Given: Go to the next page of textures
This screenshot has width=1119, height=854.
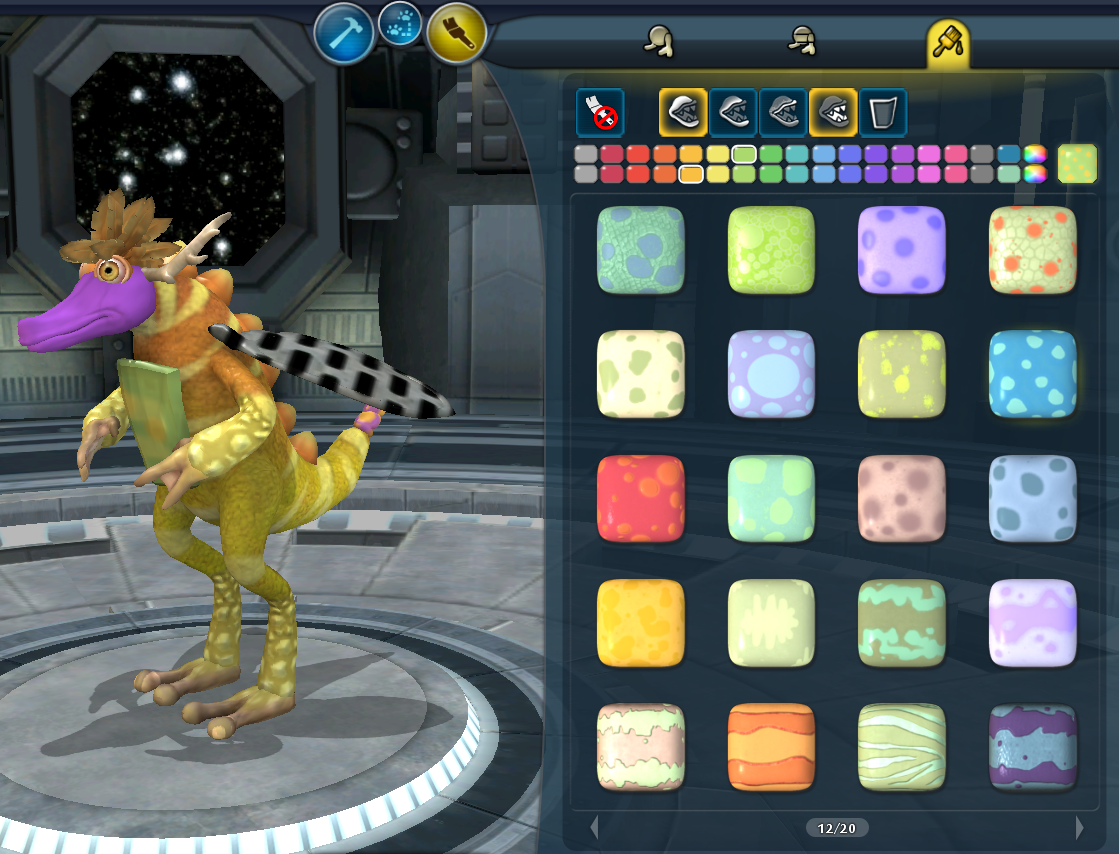Looking at the screenshot, I should [x=1079, y=828].
